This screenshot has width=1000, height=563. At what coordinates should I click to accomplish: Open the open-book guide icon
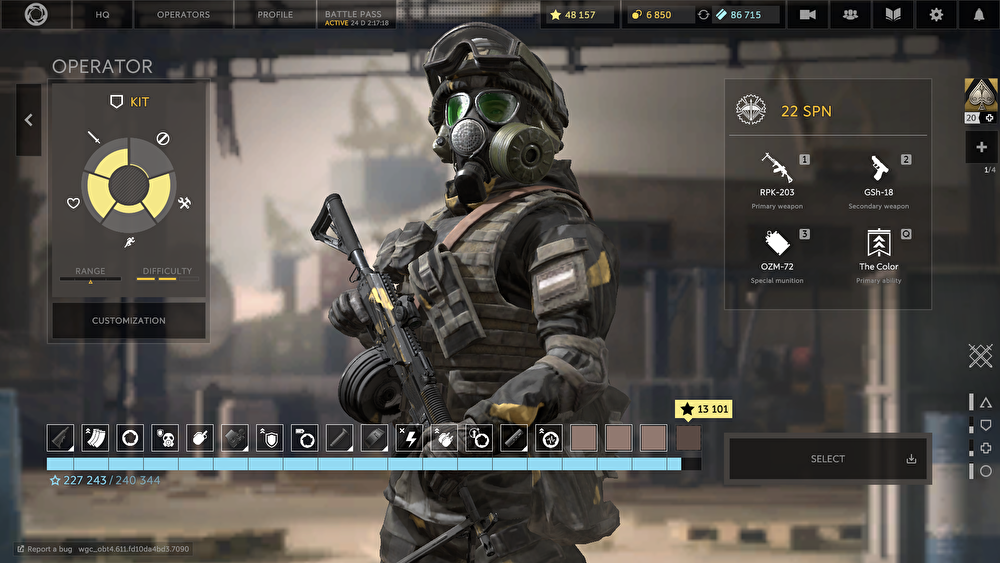893,15
